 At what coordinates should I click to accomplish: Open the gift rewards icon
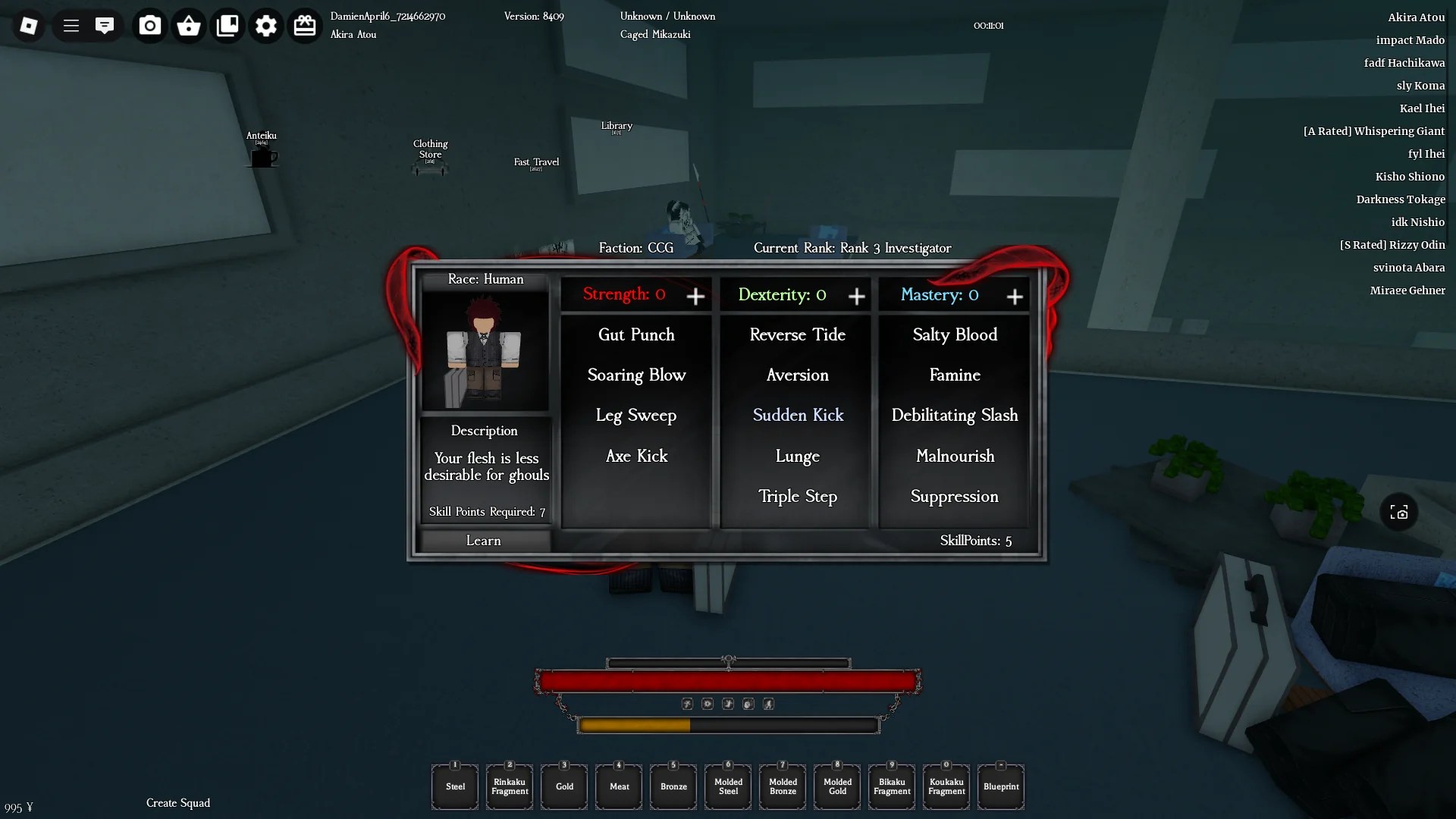(305, 25)
